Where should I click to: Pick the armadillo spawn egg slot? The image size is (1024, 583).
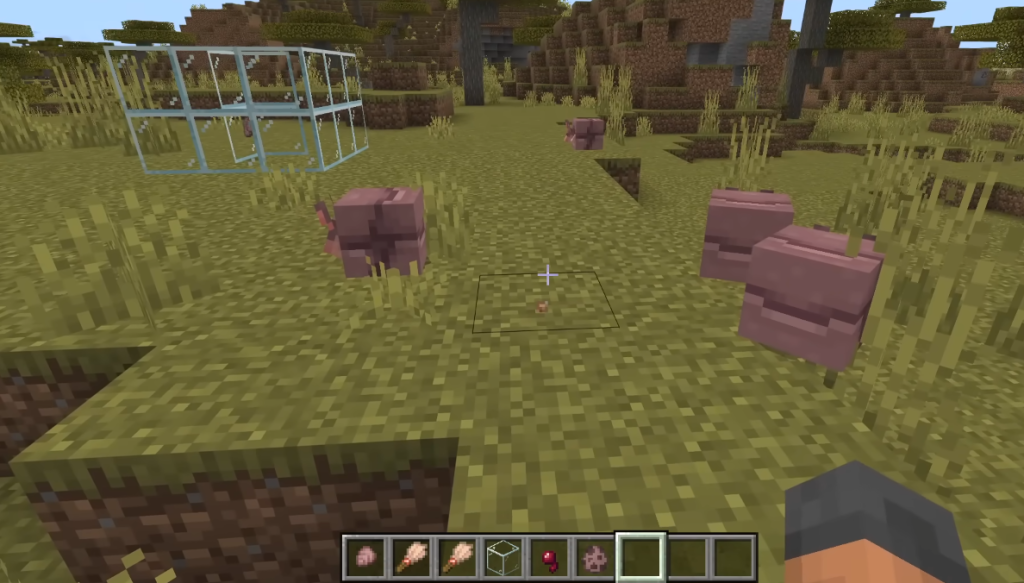(x=591, y=556)
